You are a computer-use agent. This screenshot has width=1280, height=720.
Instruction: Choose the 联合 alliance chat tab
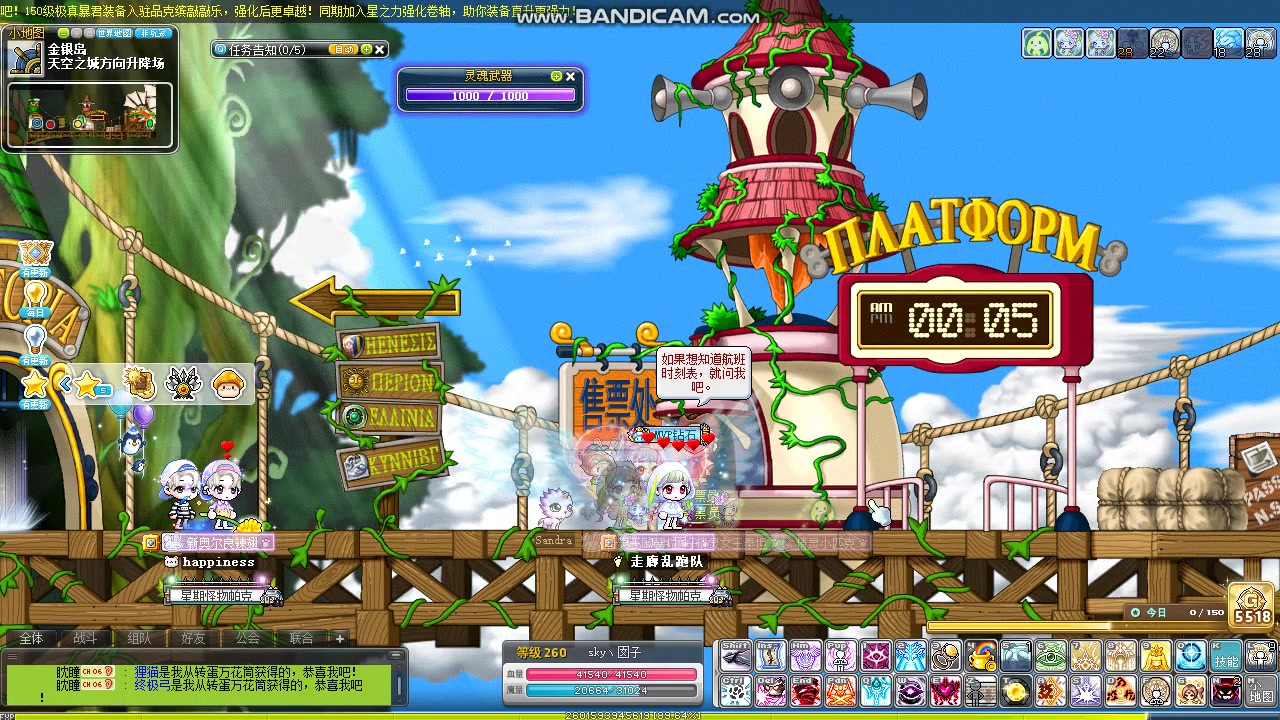pos(301,638)
